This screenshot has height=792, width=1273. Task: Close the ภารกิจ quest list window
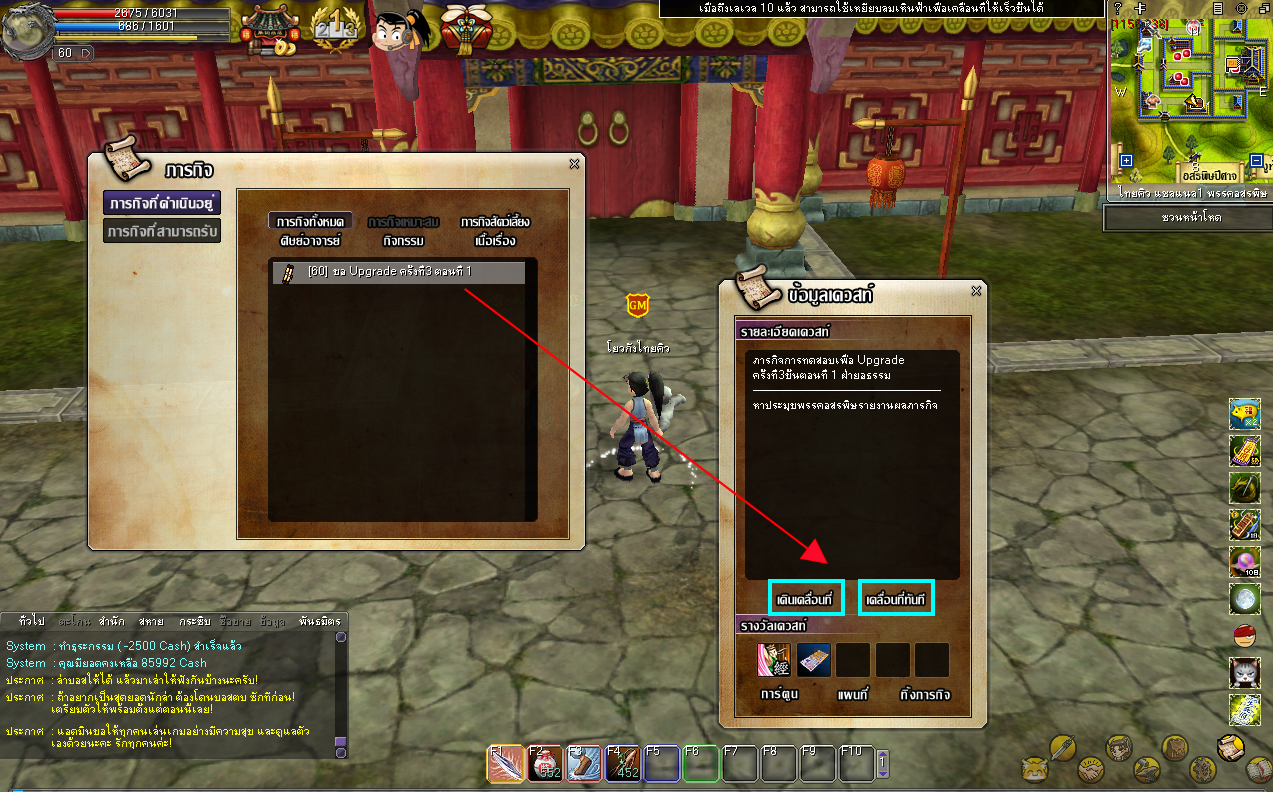[x=574, y=165]
